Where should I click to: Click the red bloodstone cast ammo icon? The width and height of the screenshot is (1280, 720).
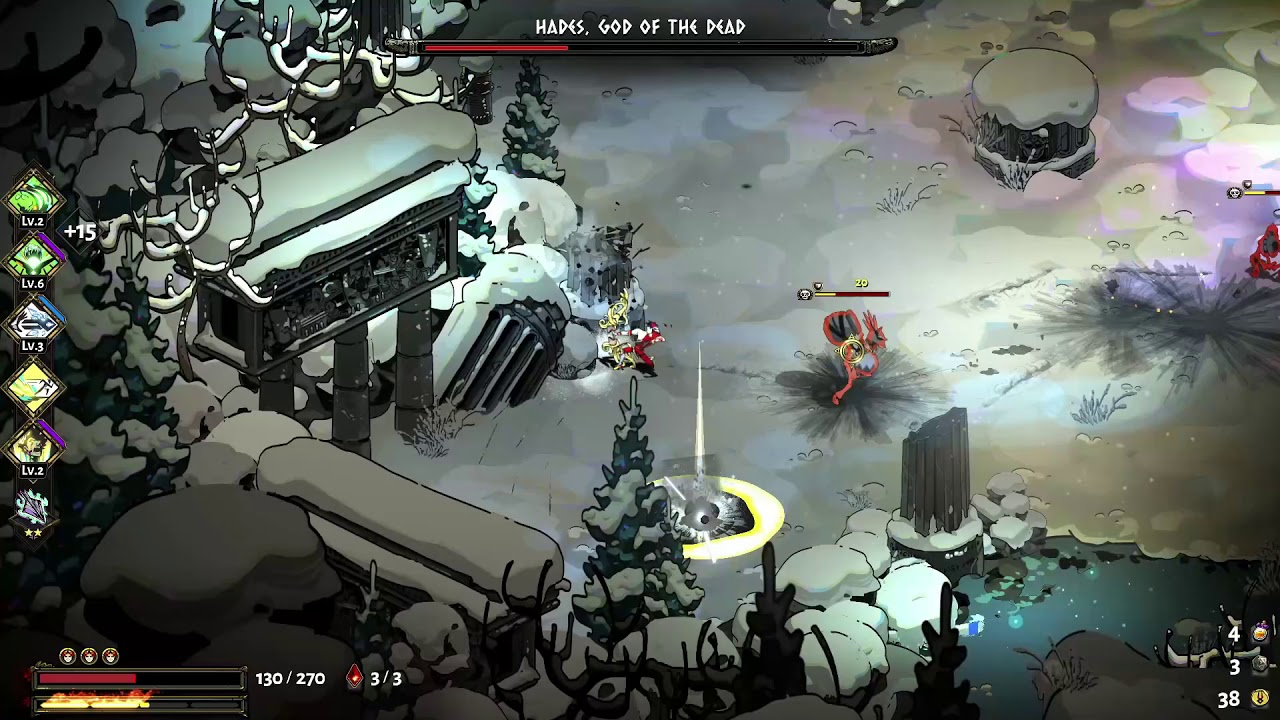point(354,678)
